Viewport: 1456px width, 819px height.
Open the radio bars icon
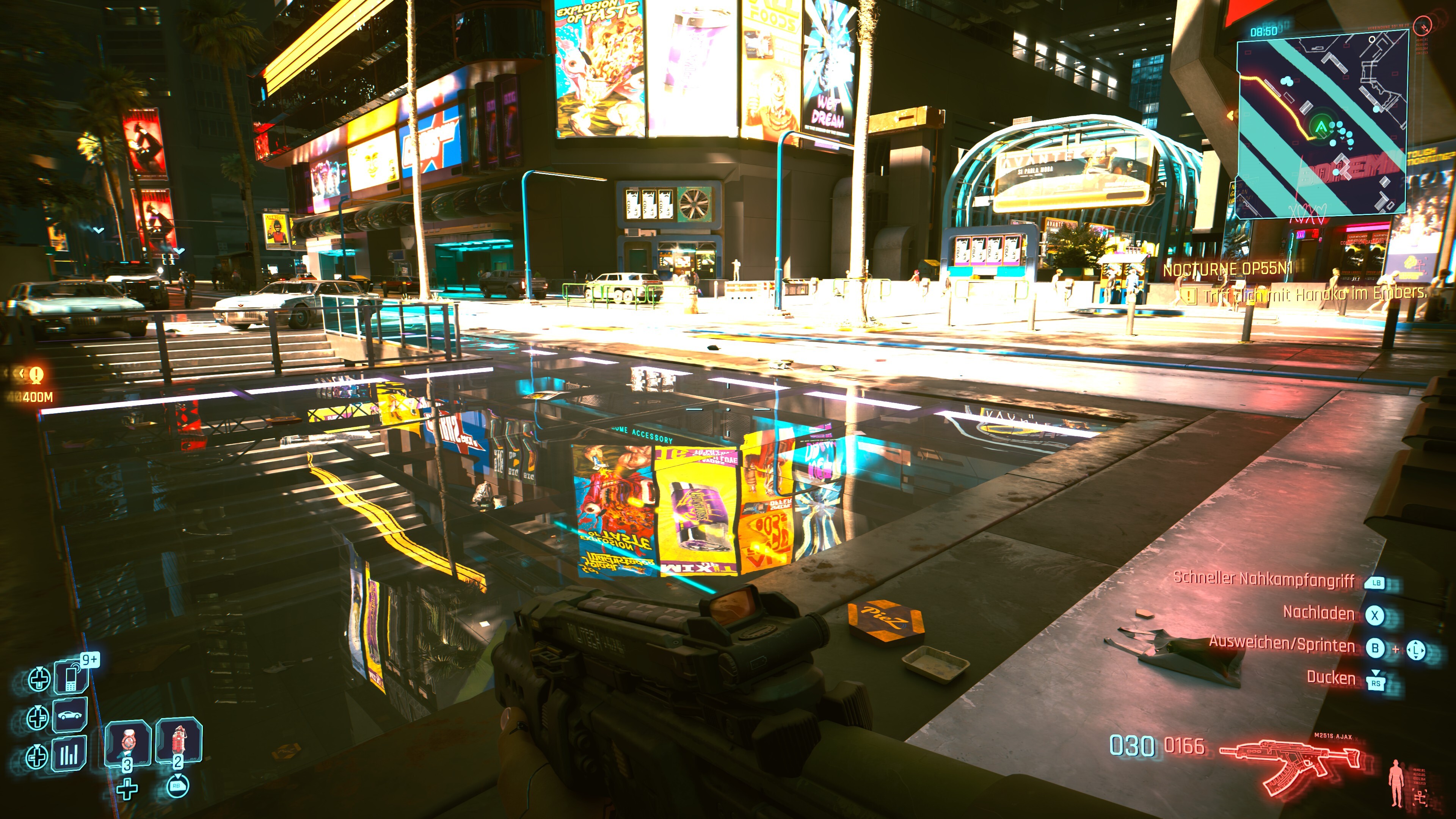(x=69, y=754)
